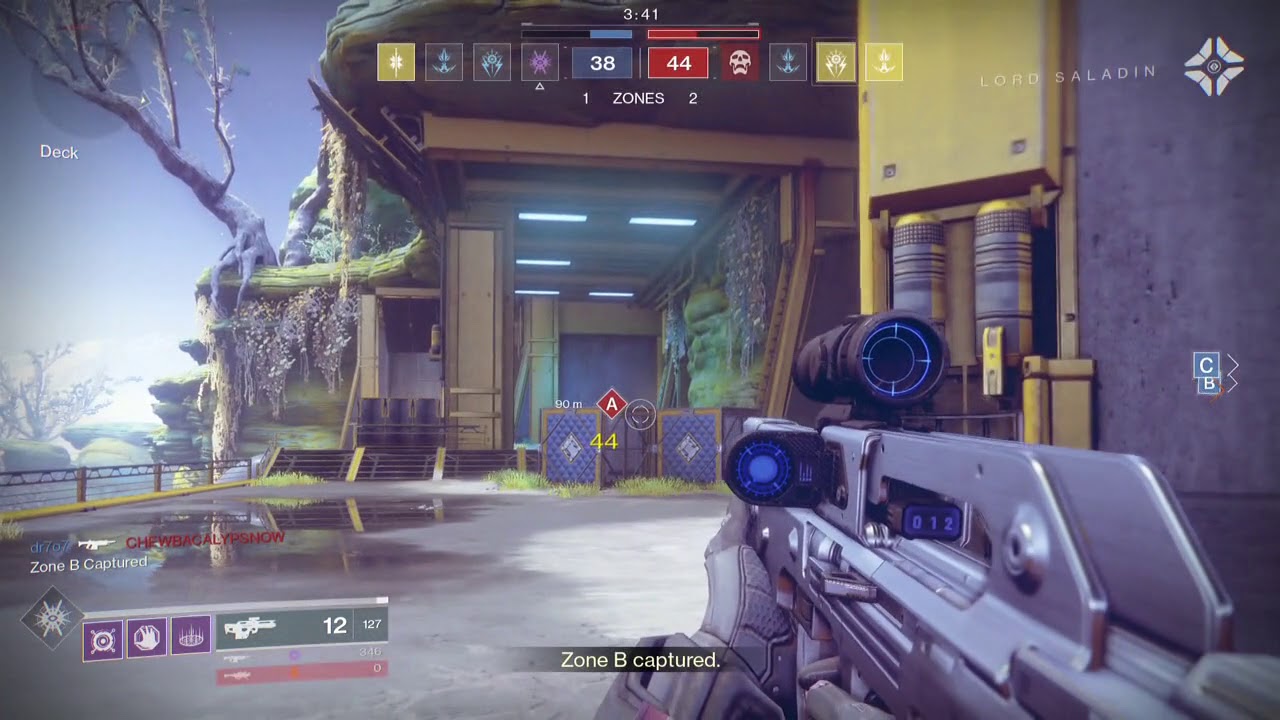Click the purple Nightstalker subclass icon under the timer
The image size is (1280, 720).
[x=538, y=63]
